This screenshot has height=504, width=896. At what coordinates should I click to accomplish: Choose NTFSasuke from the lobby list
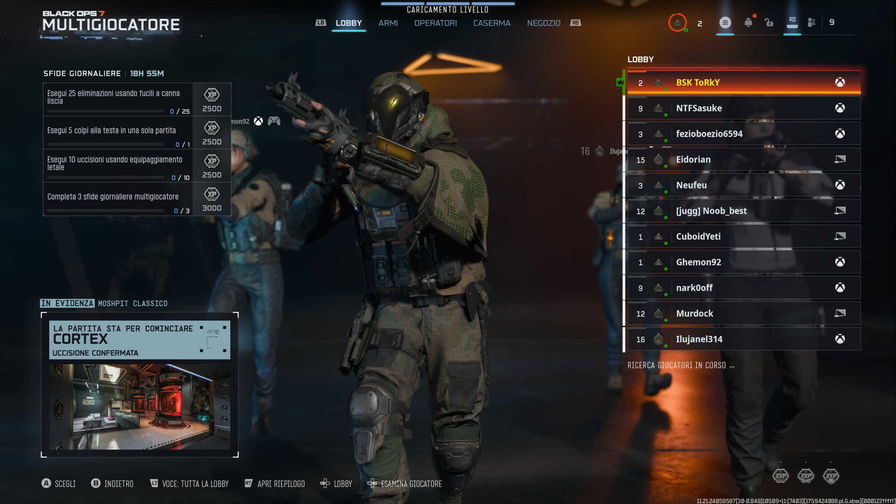coord(740,108)
